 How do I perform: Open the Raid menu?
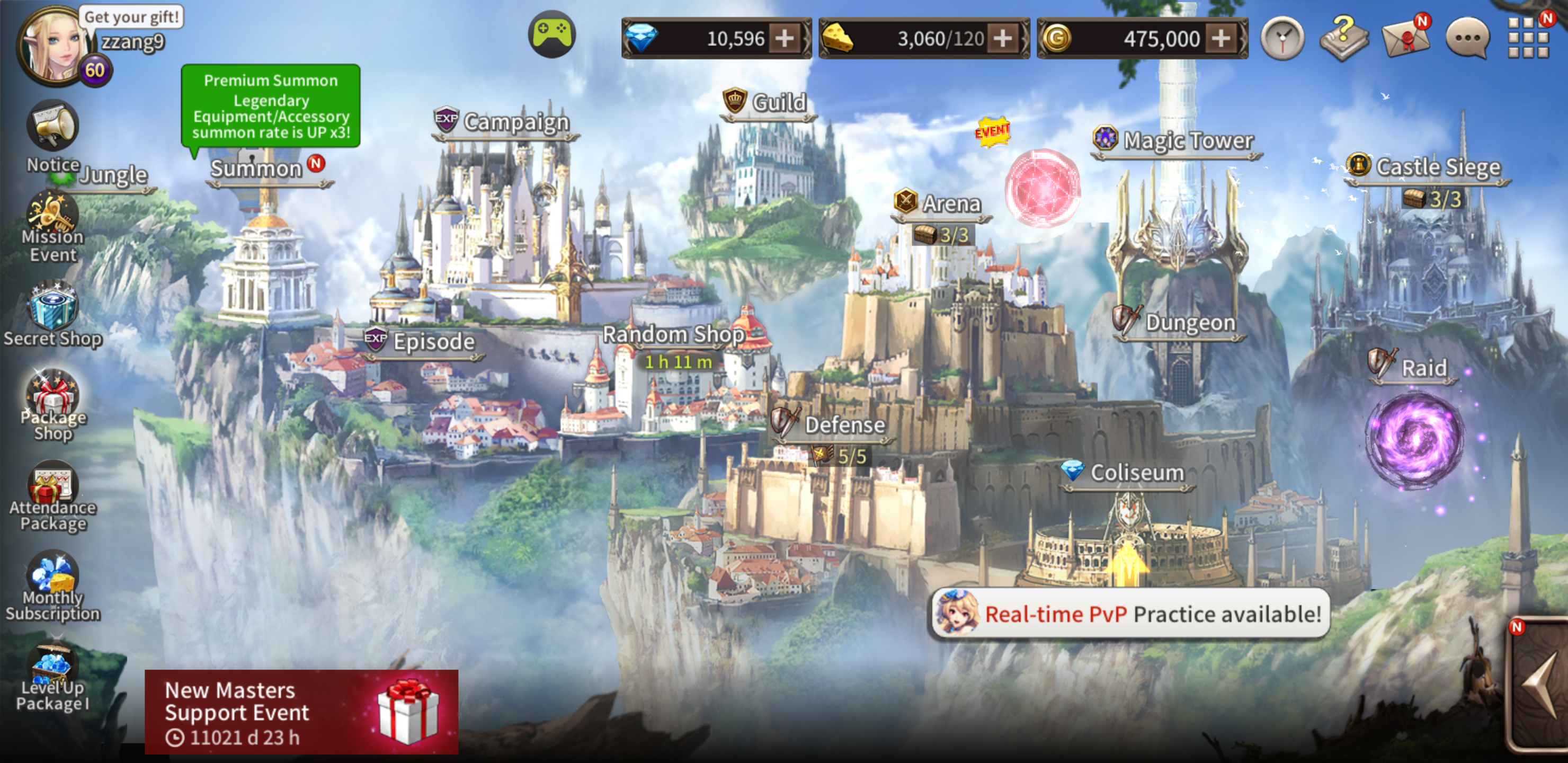pos(1423,368)
